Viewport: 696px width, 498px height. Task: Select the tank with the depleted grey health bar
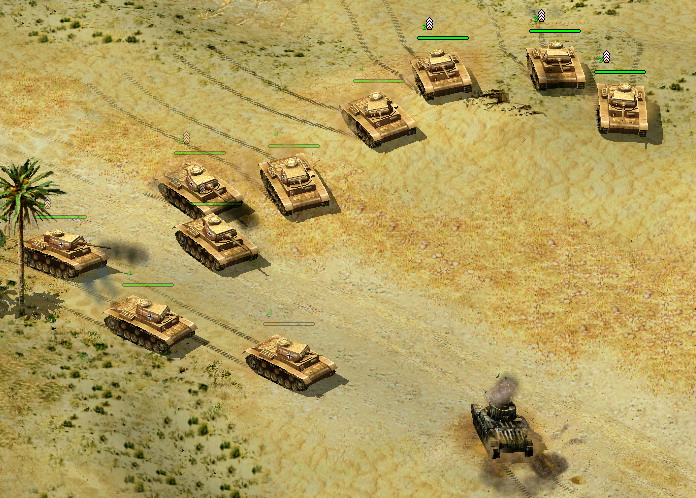pyautogui.click(x=288, y=358)
